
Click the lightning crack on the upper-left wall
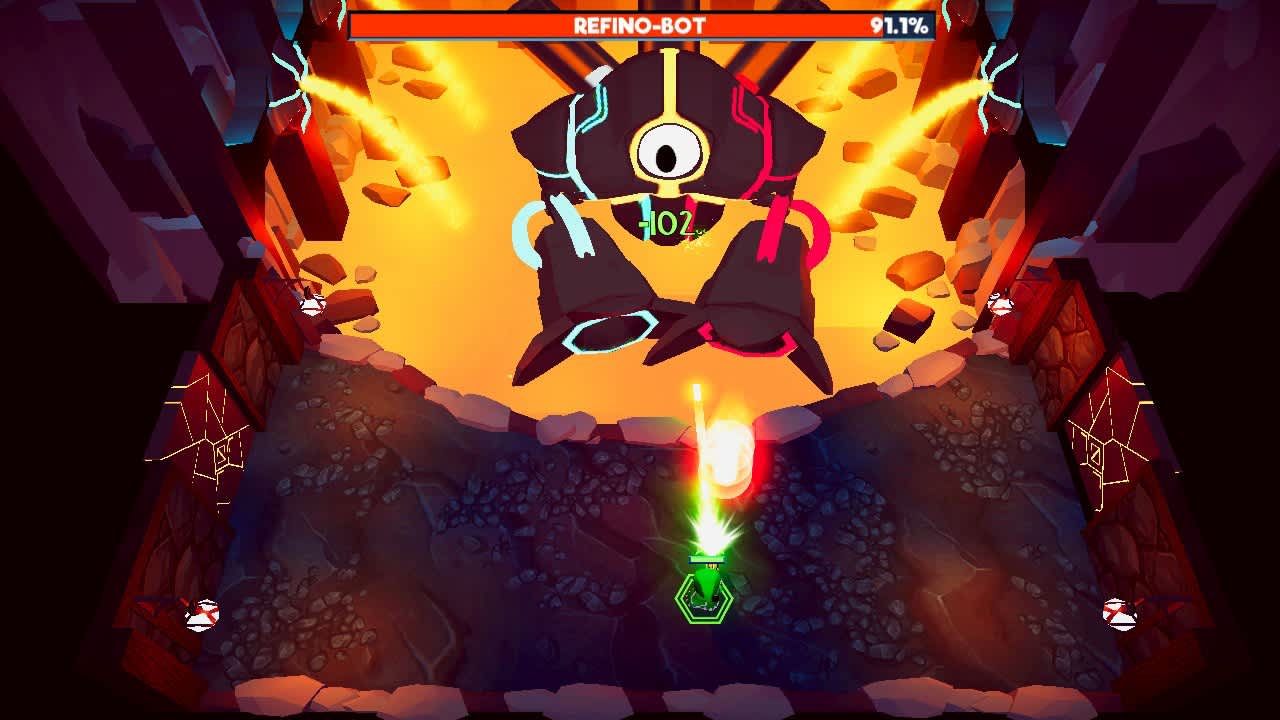(x=300, y=75)
